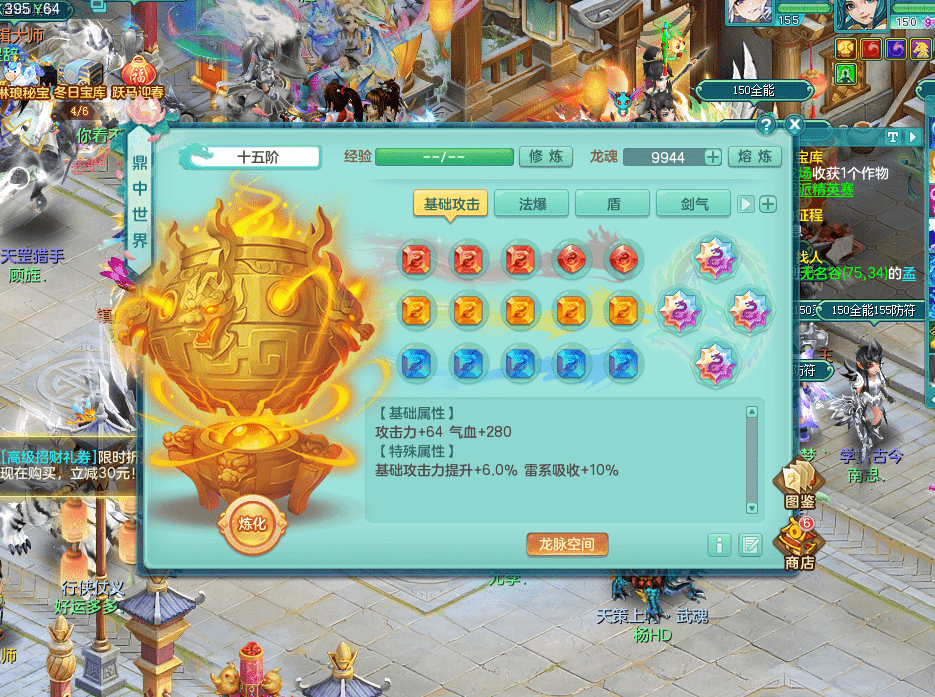Click the notepad edit icon
Screen dimensions: 935x697
tap(750, 545)
